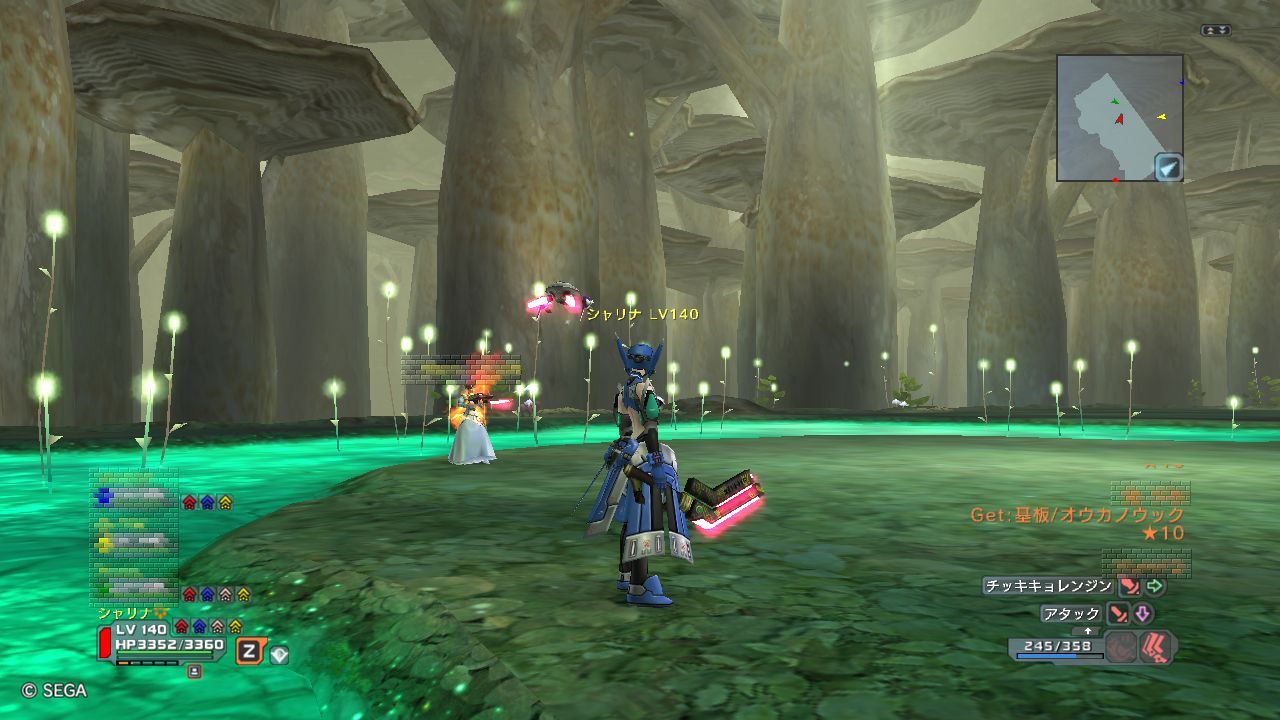Choose the アタック action label

1071,614
